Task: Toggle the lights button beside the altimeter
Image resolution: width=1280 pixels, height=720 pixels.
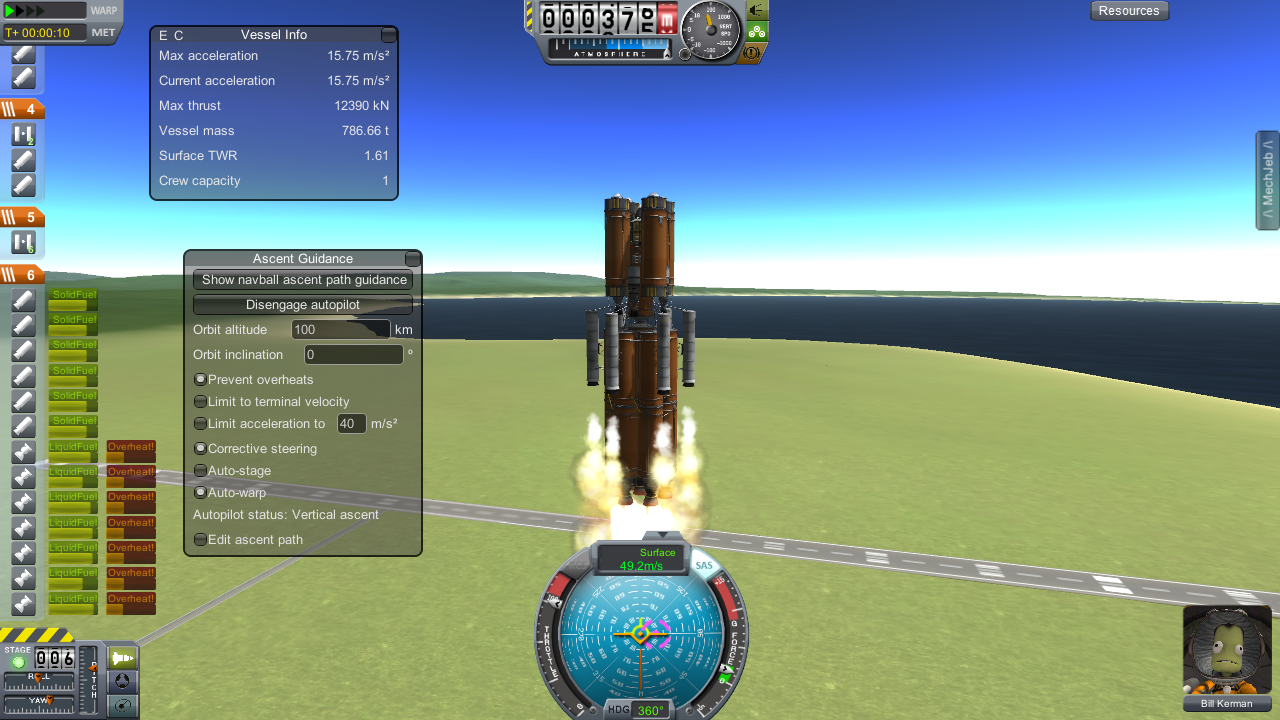Action: pos(756,10)
